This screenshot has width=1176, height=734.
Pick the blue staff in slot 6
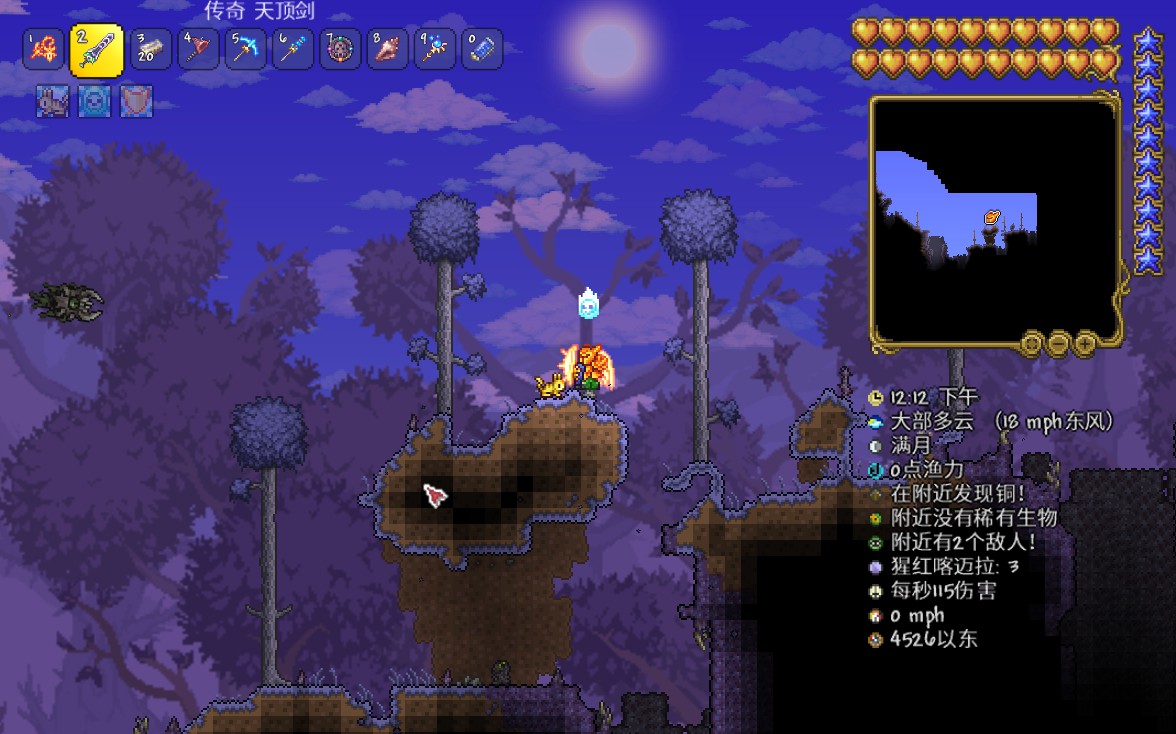point(292,49)
